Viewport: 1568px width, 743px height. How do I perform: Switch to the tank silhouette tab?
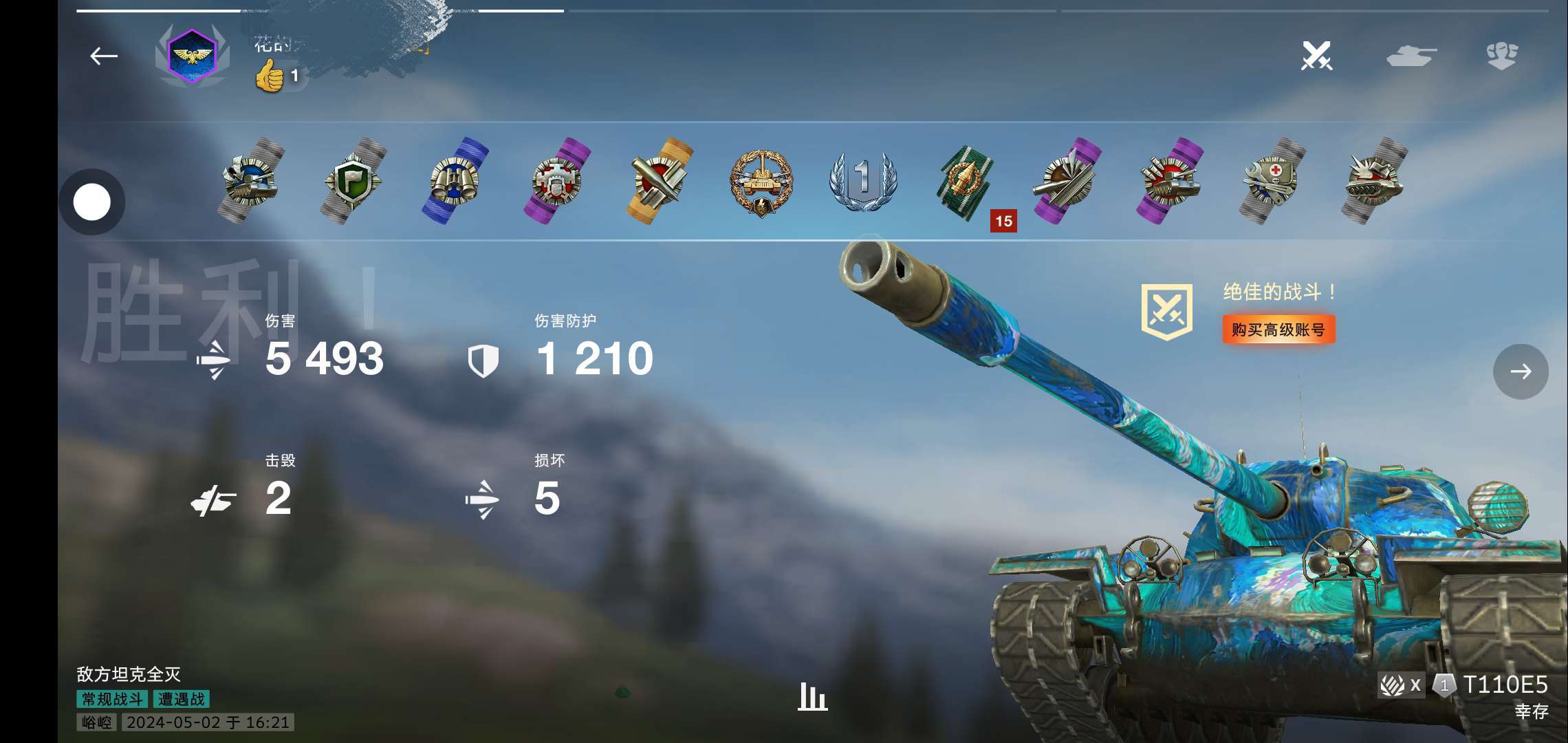1411,56
